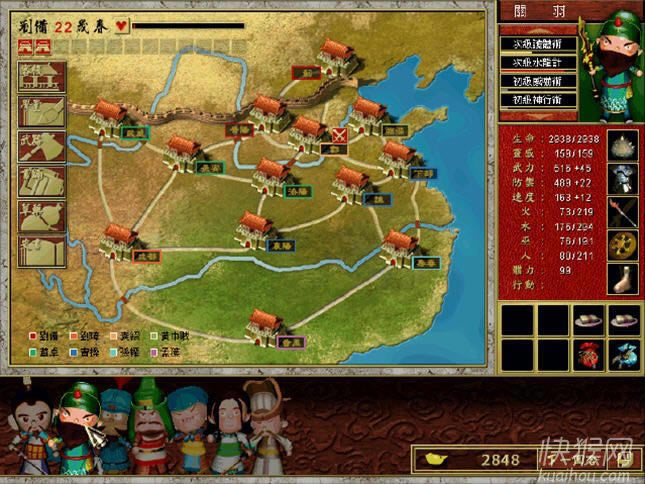
Task: Select the 成都 city on the map
Action: [120, 242]
